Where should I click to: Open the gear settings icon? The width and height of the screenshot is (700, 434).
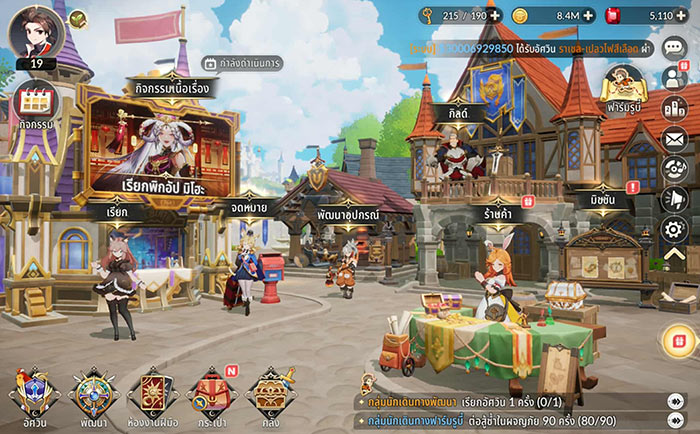coord(675,229)
